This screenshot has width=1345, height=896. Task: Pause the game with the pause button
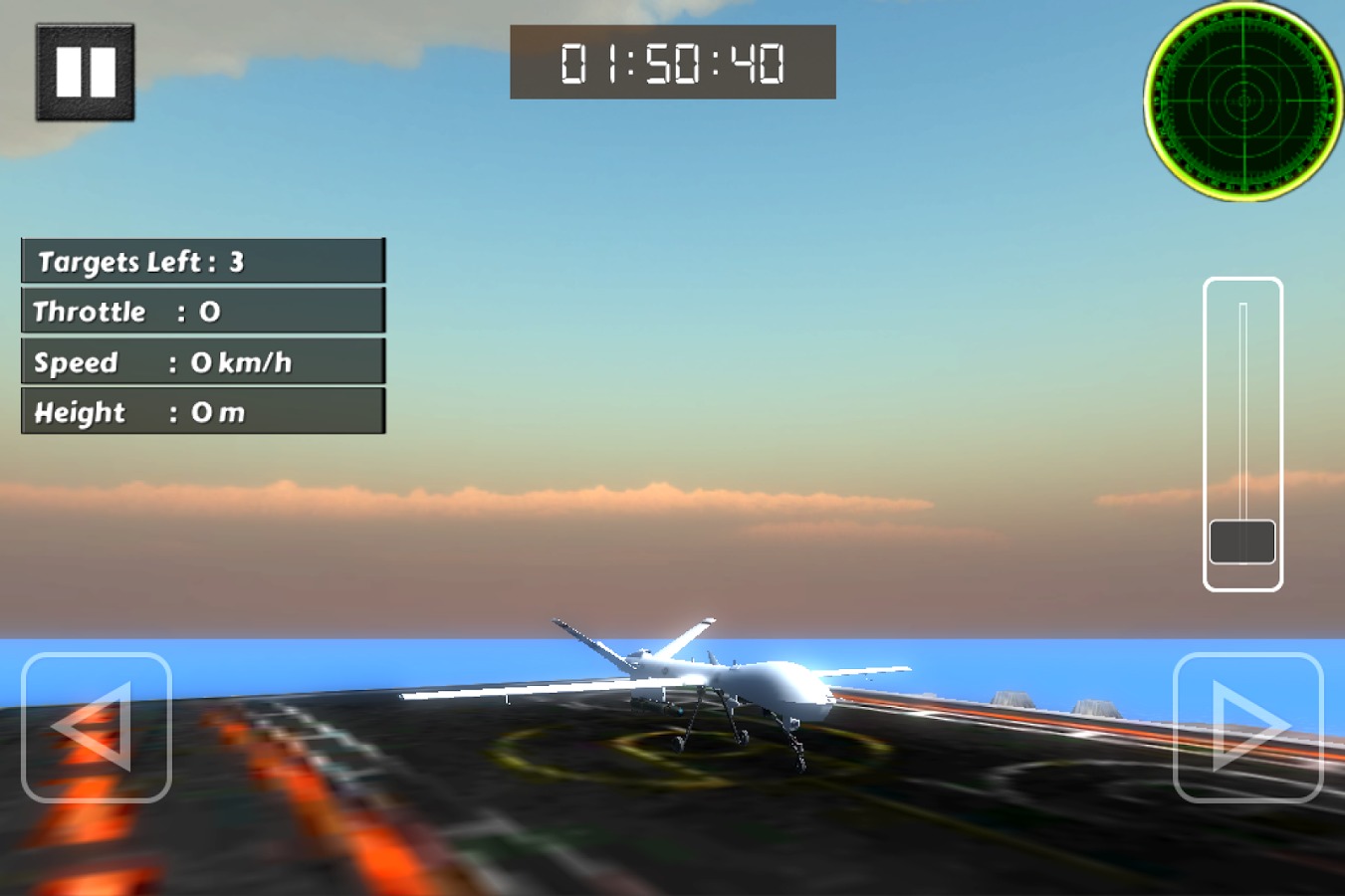point(85,73)
